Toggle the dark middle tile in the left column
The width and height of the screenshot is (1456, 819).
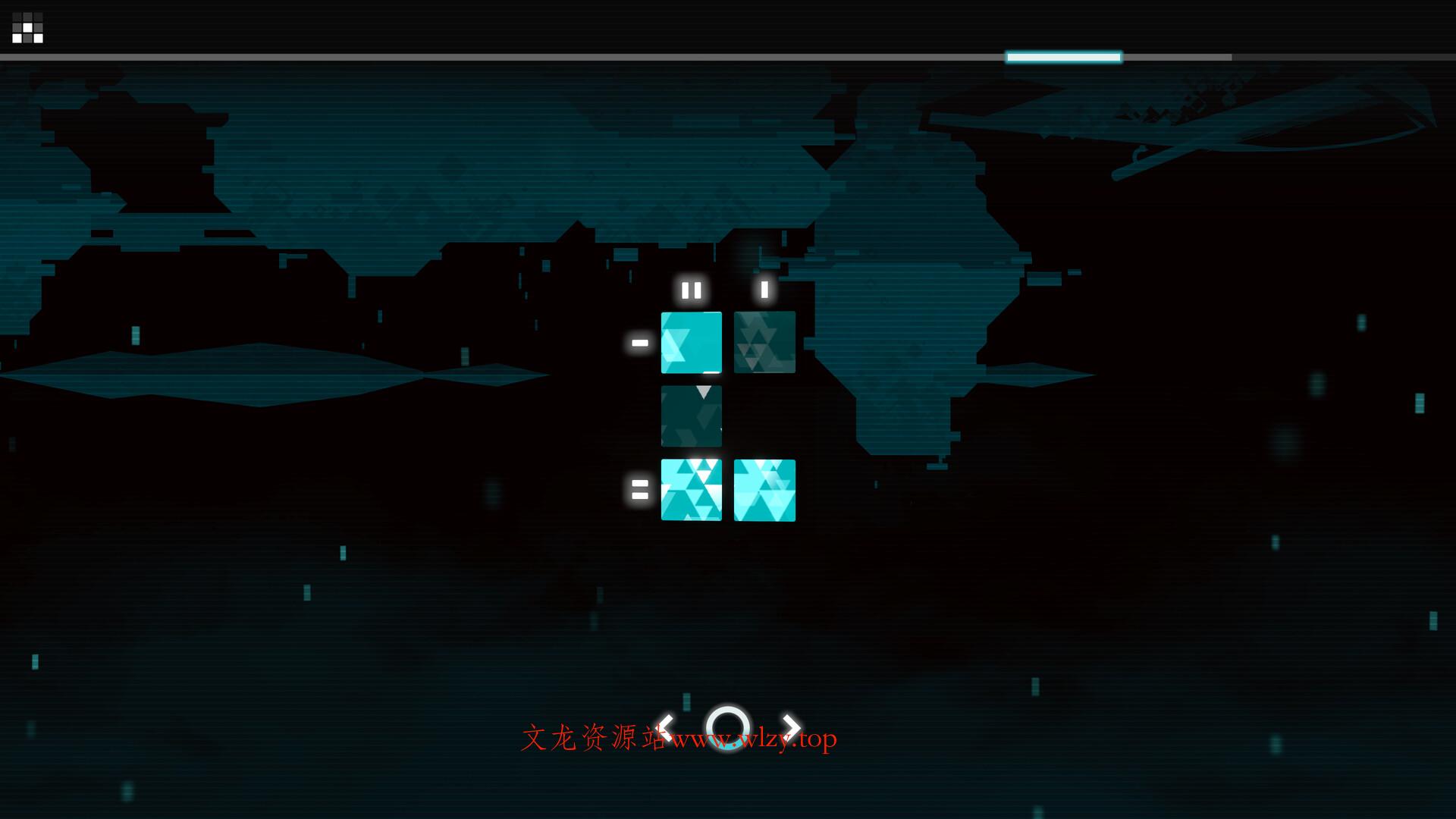pos(692,416)
